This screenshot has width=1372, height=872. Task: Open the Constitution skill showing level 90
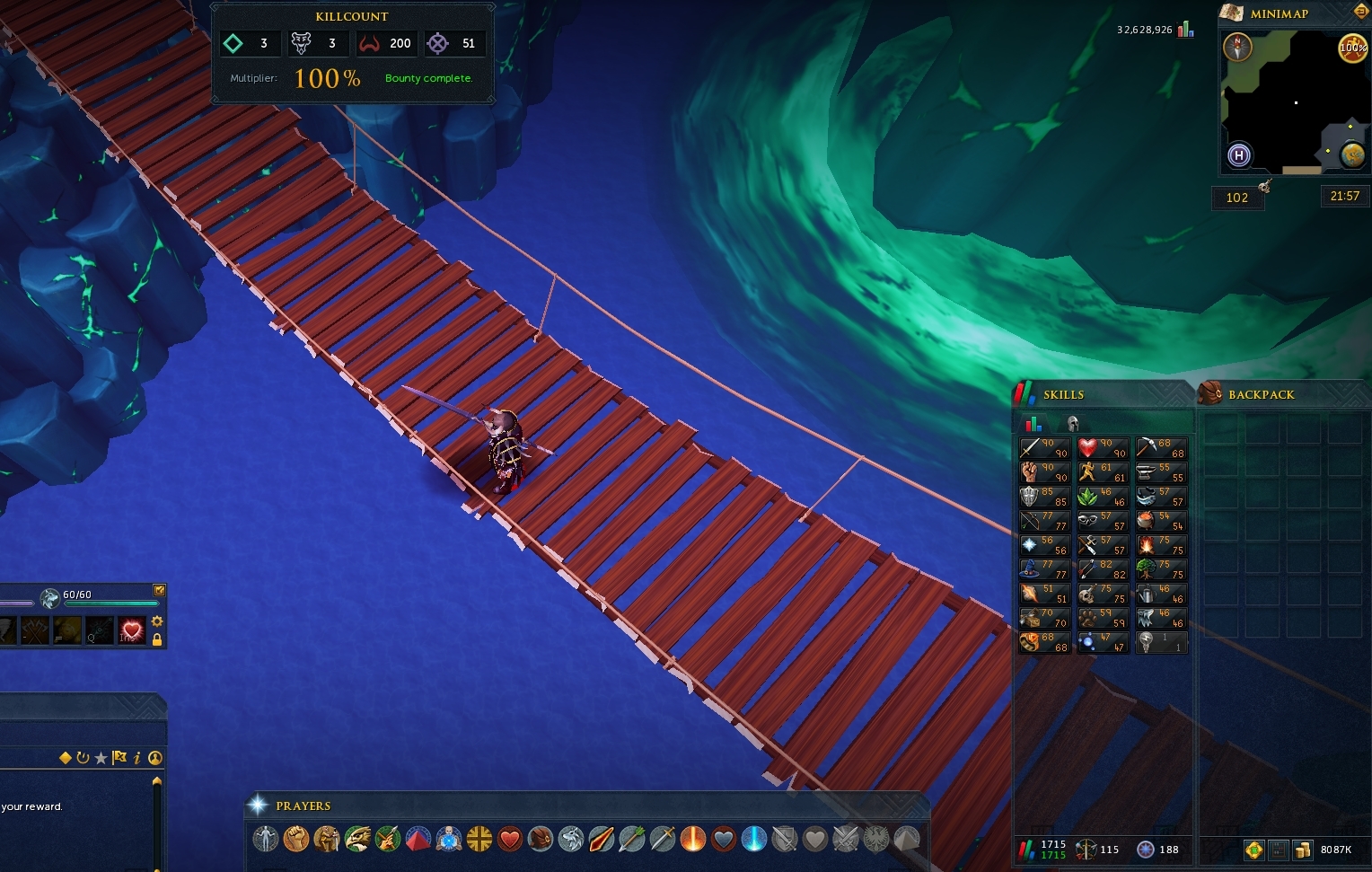tap(1103, 446)
